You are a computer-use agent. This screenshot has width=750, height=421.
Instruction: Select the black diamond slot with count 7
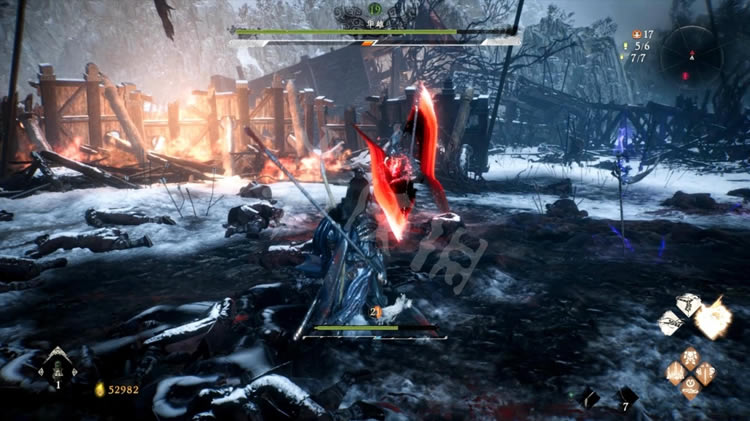625,397
